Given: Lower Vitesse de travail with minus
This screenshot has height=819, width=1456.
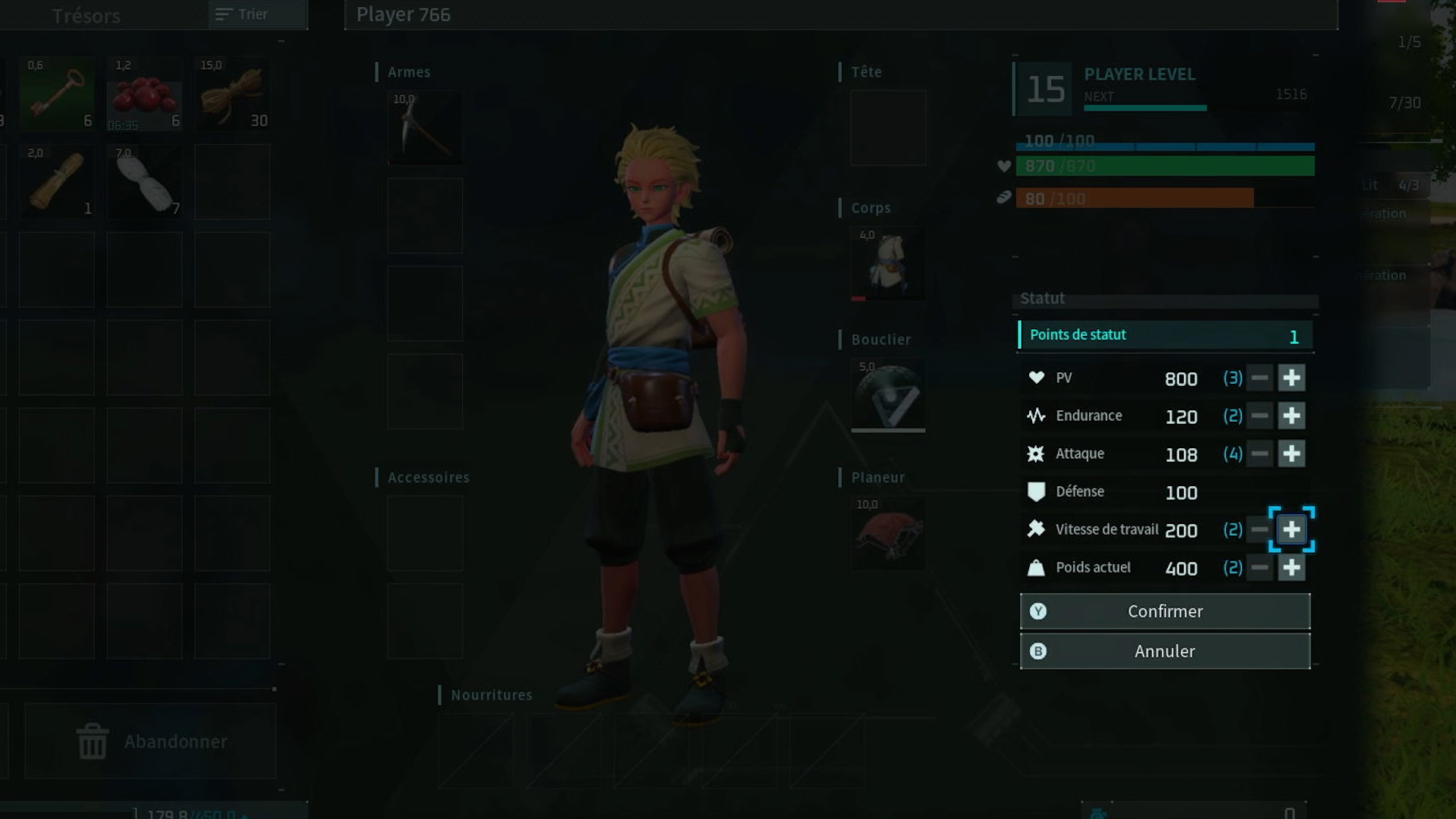Looking at the screenshot, I should pos(1260,529).
